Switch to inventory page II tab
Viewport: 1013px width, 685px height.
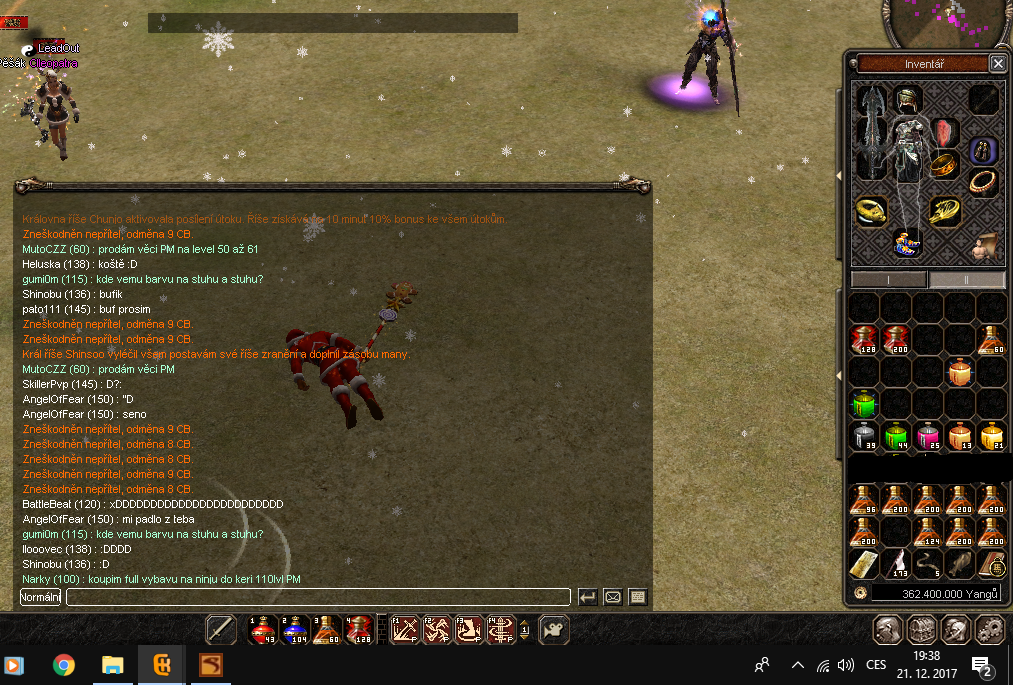click(x=967, y=279)
